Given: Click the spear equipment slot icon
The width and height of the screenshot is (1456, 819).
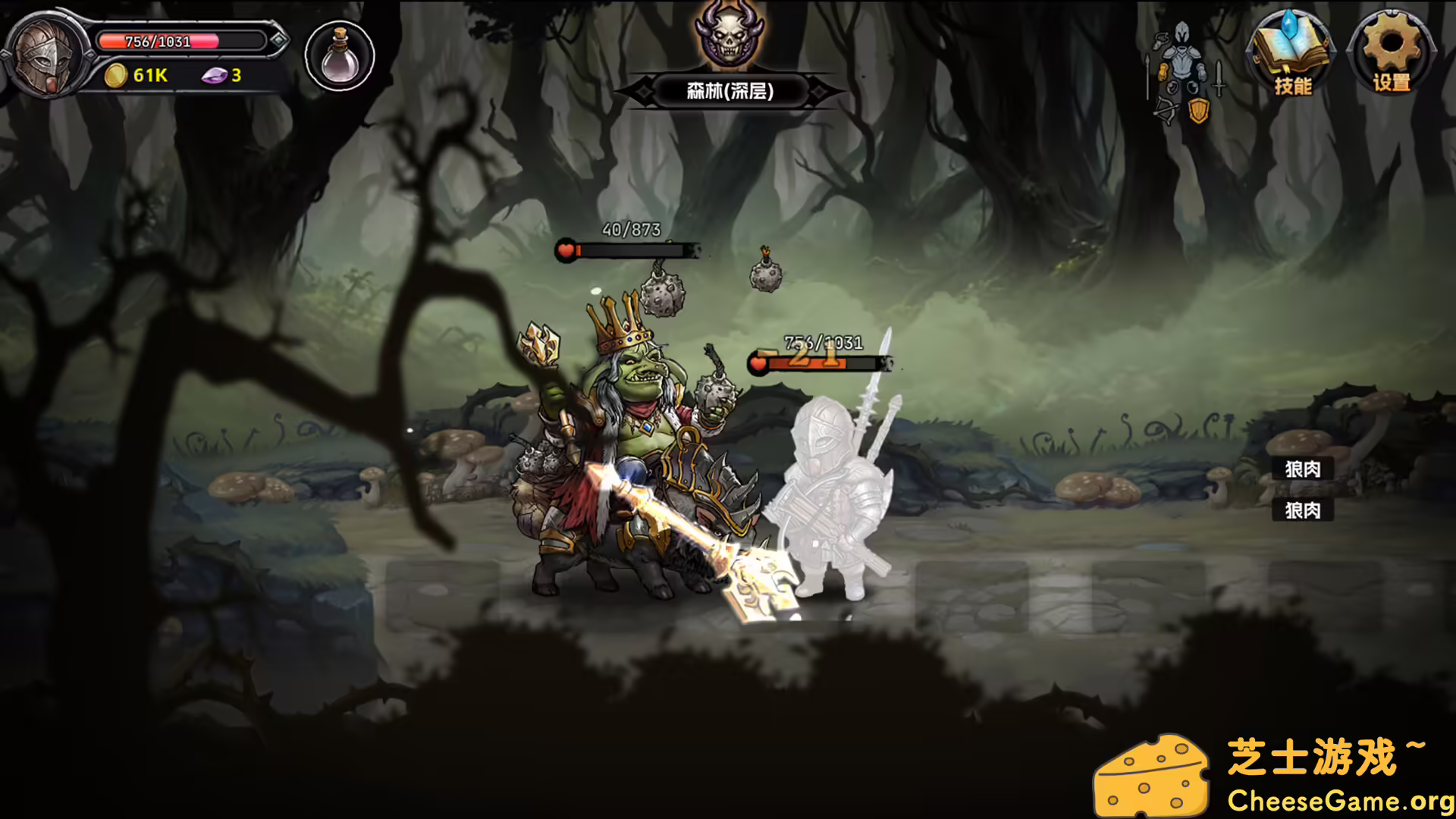Looking at the screenshot, I should [x=1147, y=76].
